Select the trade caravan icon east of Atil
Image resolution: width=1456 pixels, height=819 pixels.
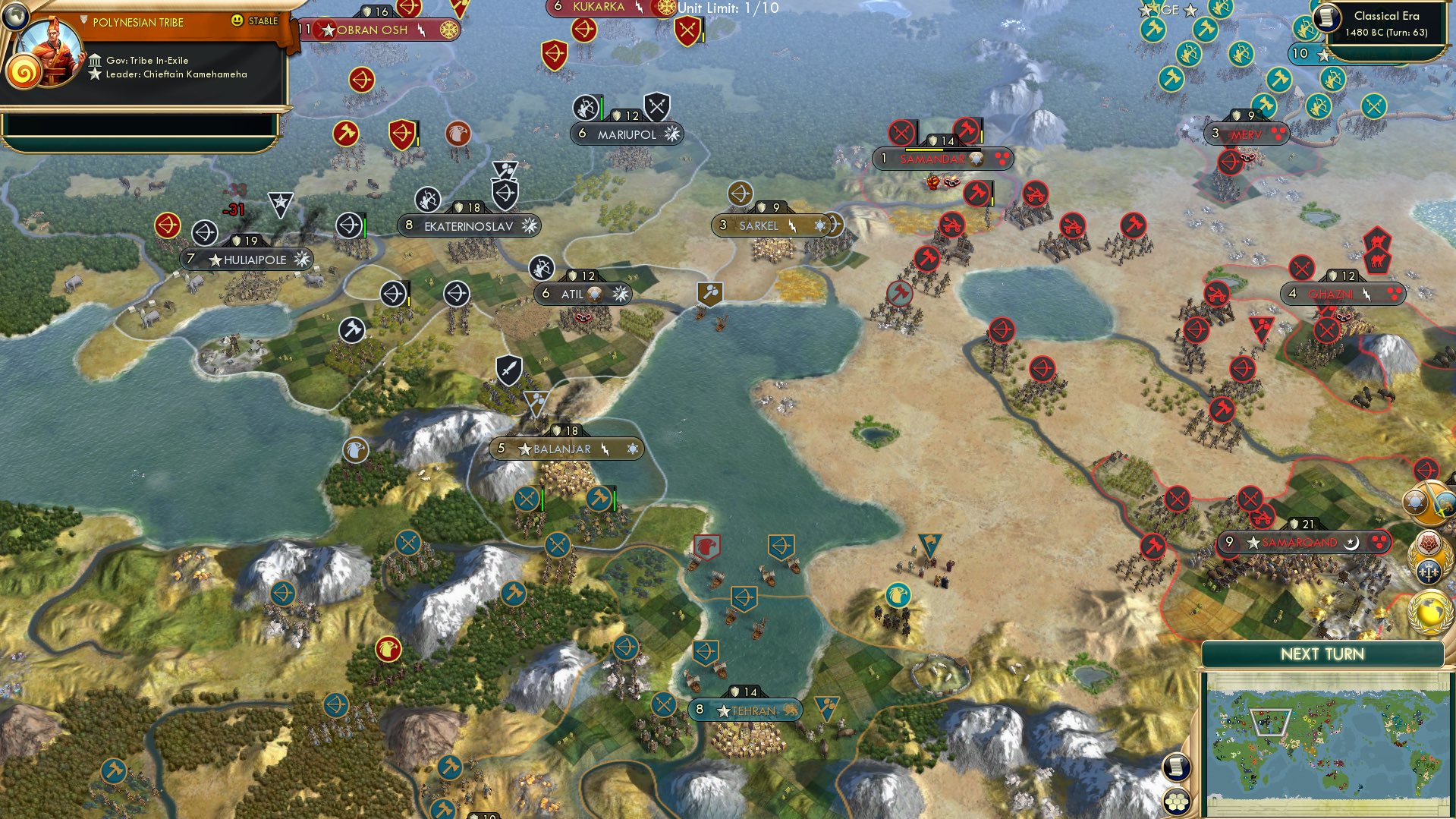[x=710, y=291]
